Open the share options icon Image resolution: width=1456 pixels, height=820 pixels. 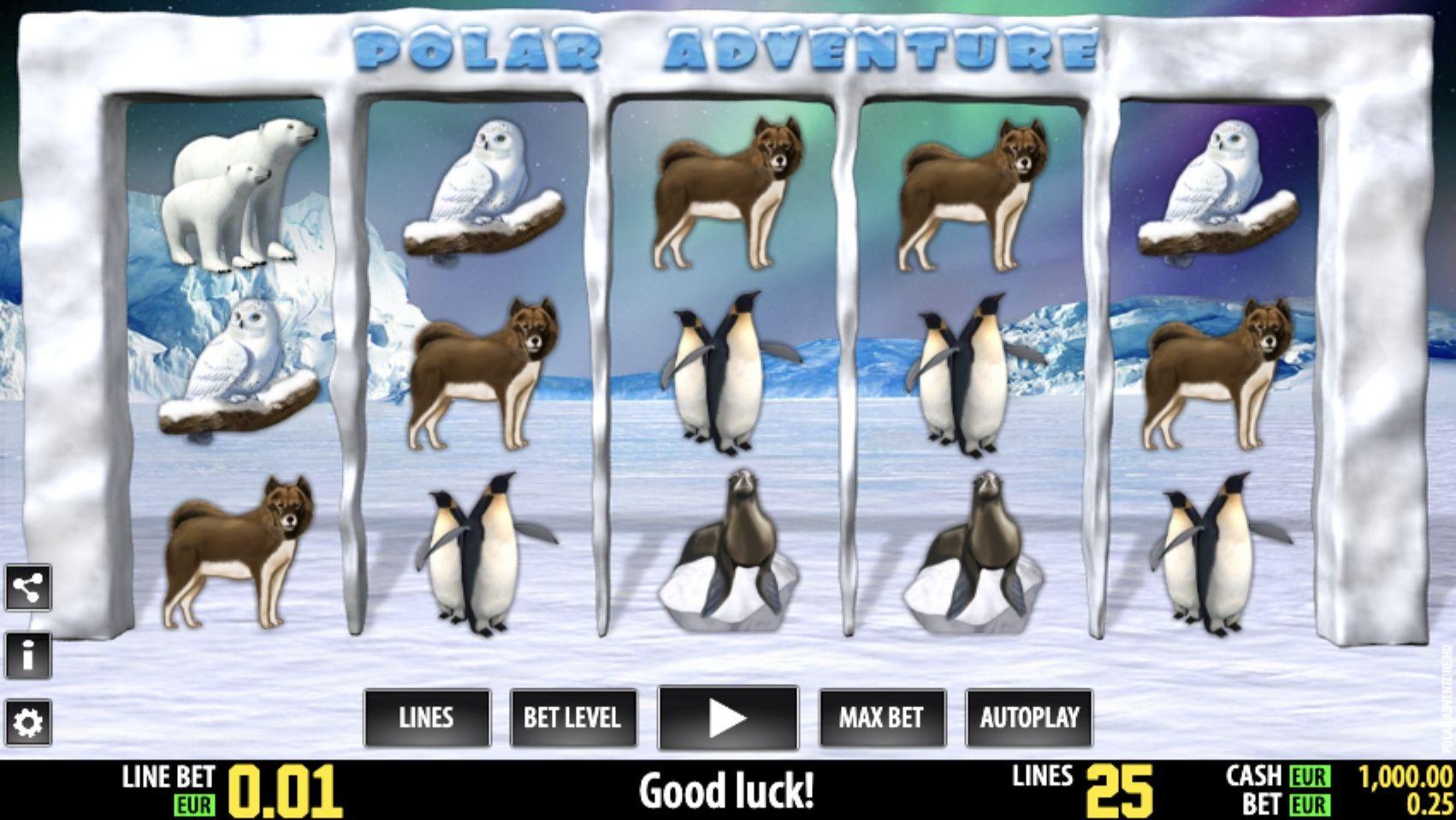(x=28, y=587)
